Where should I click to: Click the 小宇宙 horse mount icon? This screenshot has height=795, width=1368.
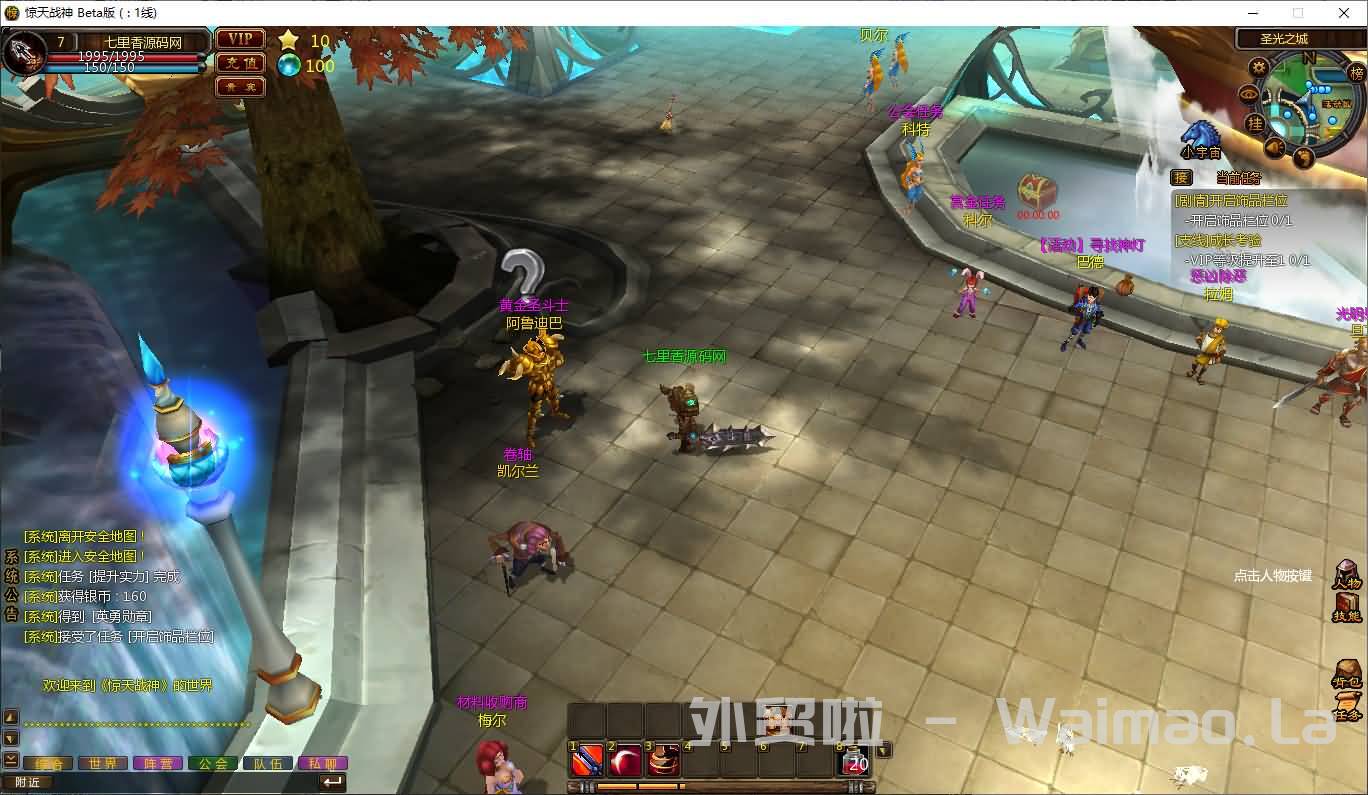1200,135
